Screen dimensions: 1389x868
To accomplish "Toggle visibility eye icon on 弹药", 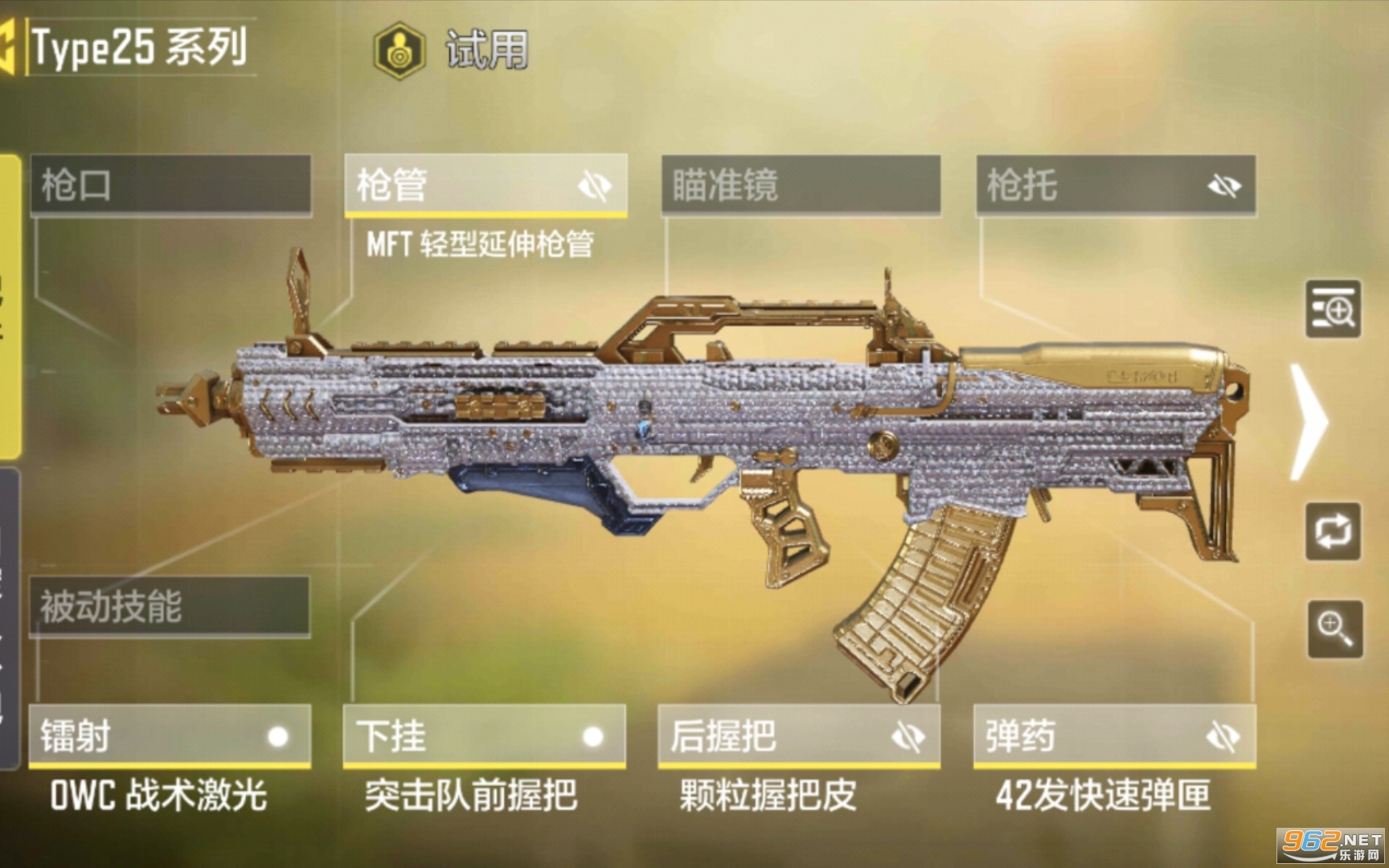I will point(1223,736).
